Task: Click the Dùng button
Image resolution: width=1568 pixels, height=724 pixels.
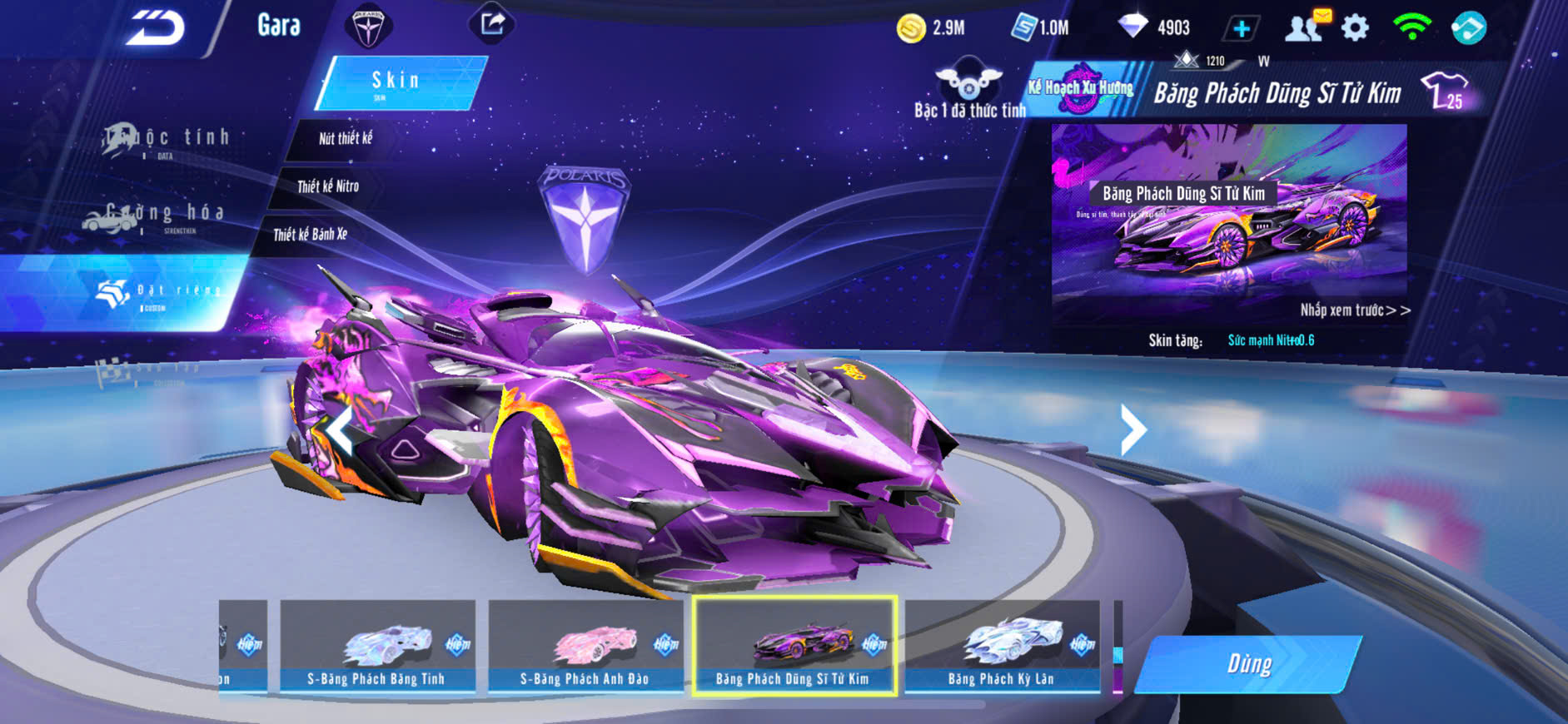Action: pyautogui.click(x=1248, y=664)
